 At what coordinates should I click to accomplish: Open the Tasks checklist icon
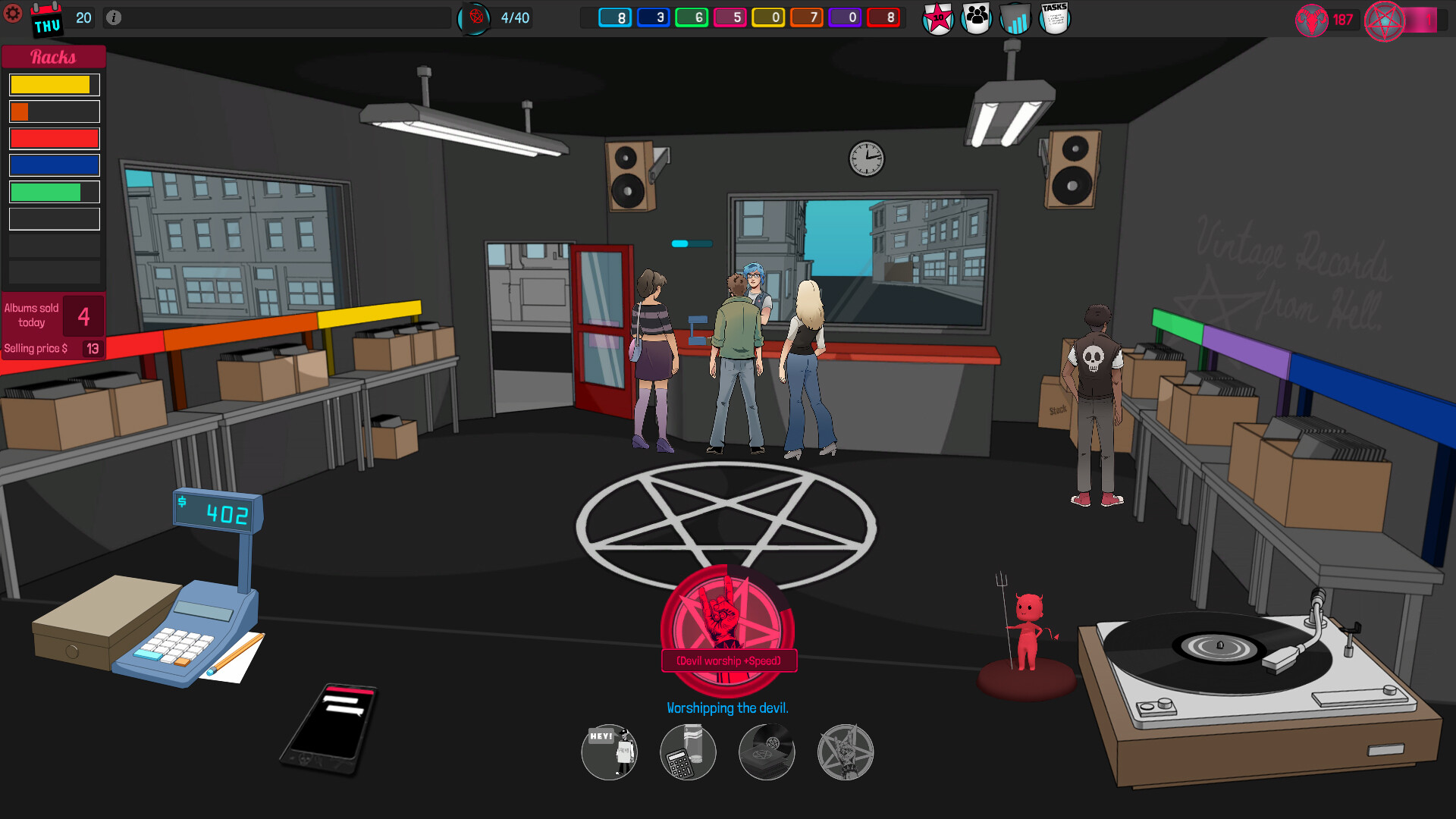(1053, 17)
